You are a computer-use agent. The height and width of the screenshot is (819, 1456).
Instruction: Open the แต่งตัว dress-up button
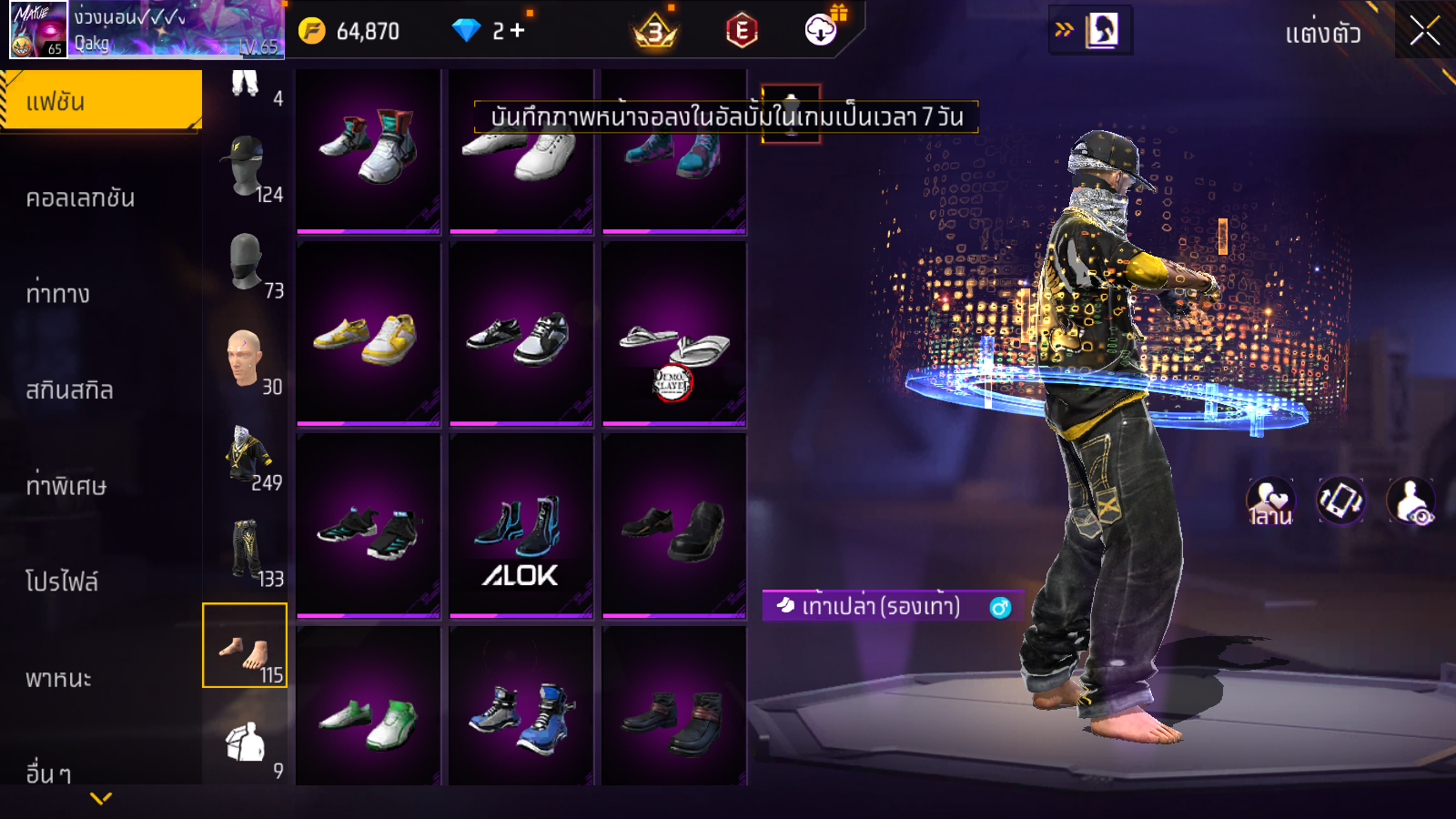pyautogui.click(x=1322, y=35)
